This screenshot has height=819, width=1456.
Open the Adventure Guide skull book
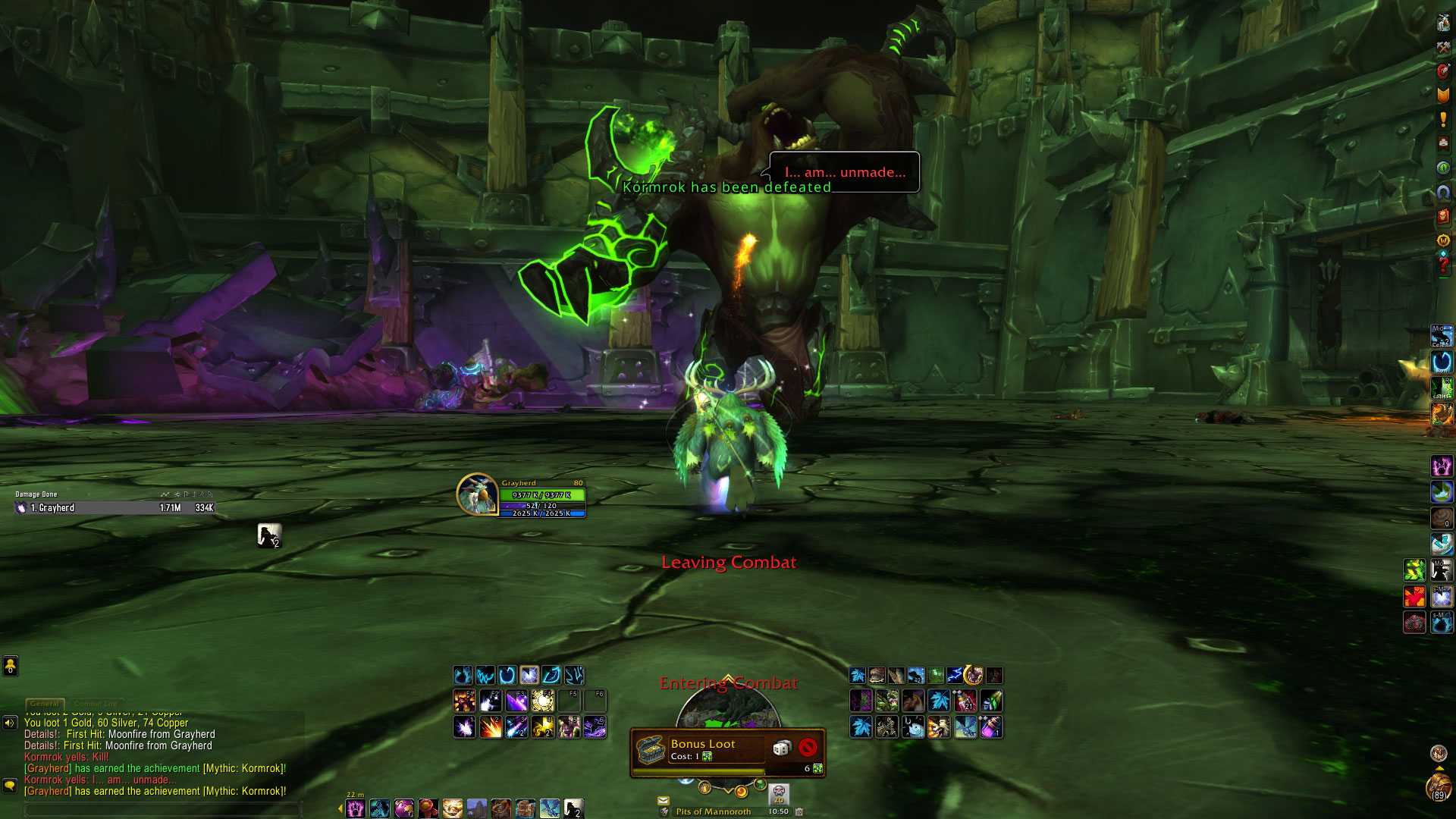[1443, 216]
